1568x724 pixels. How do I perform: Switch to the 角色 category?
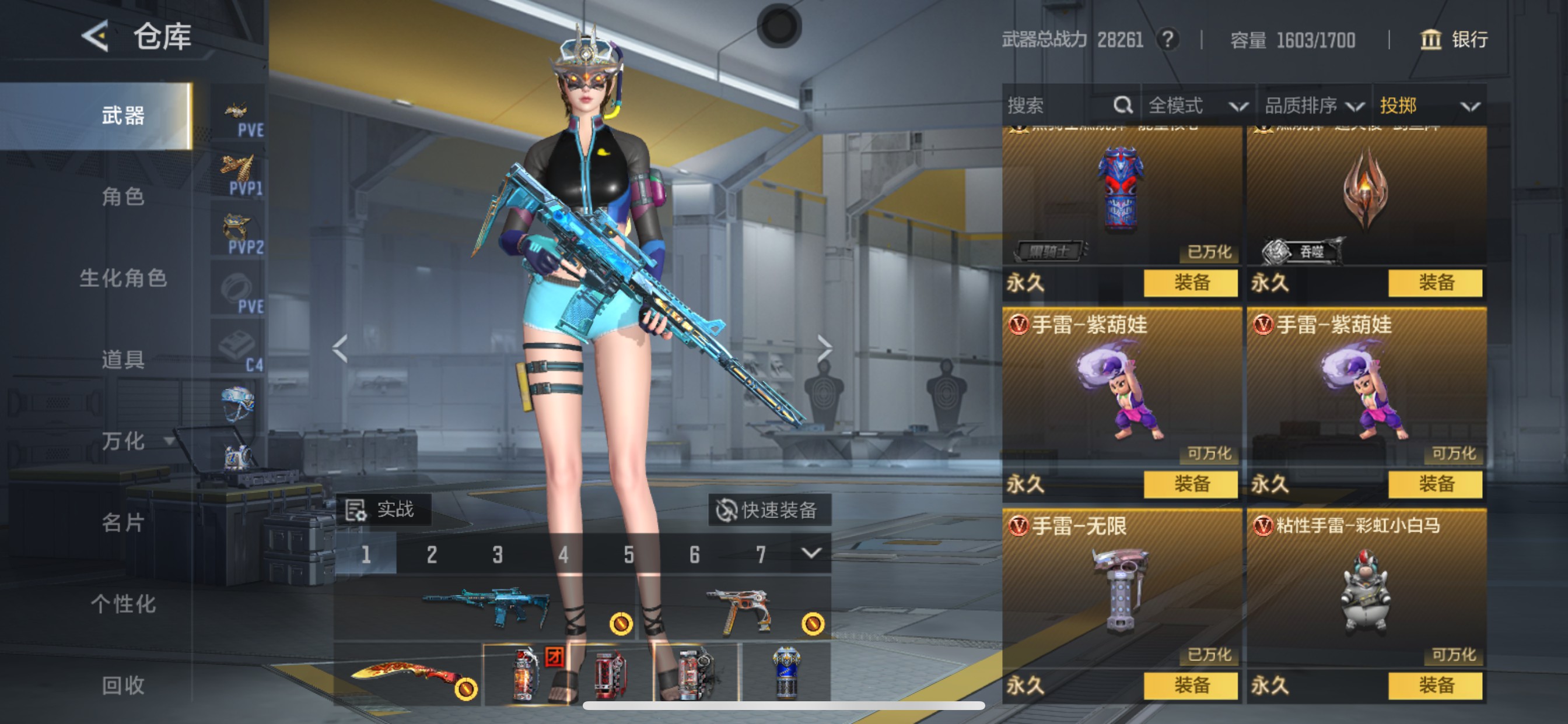pos(123,196)
